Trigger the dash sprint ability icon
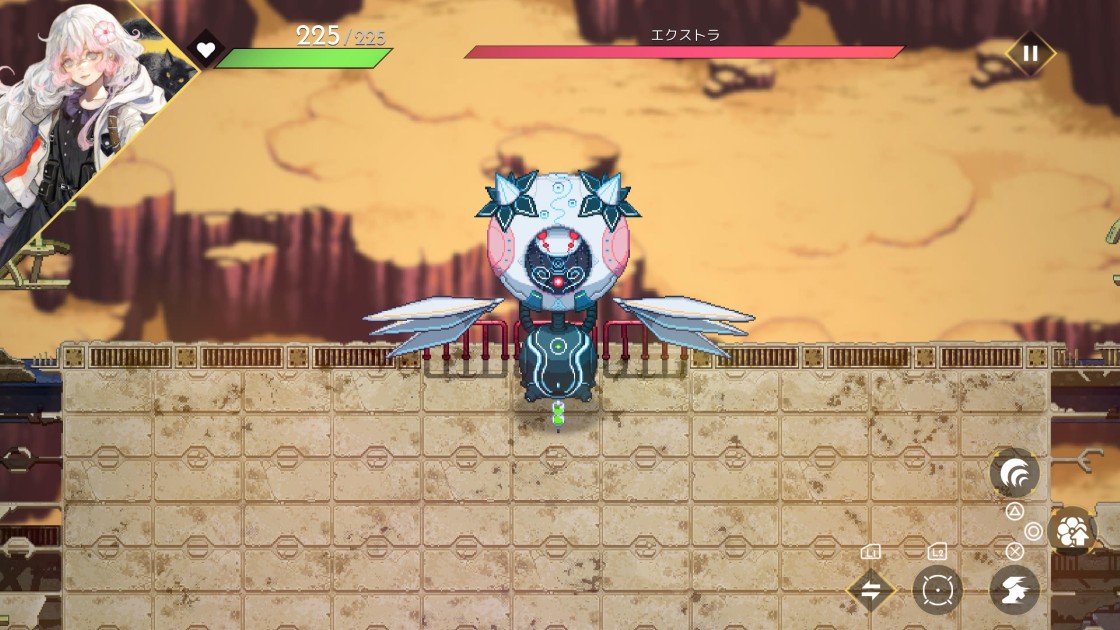1120x630 pixels. pos(1015,590)
